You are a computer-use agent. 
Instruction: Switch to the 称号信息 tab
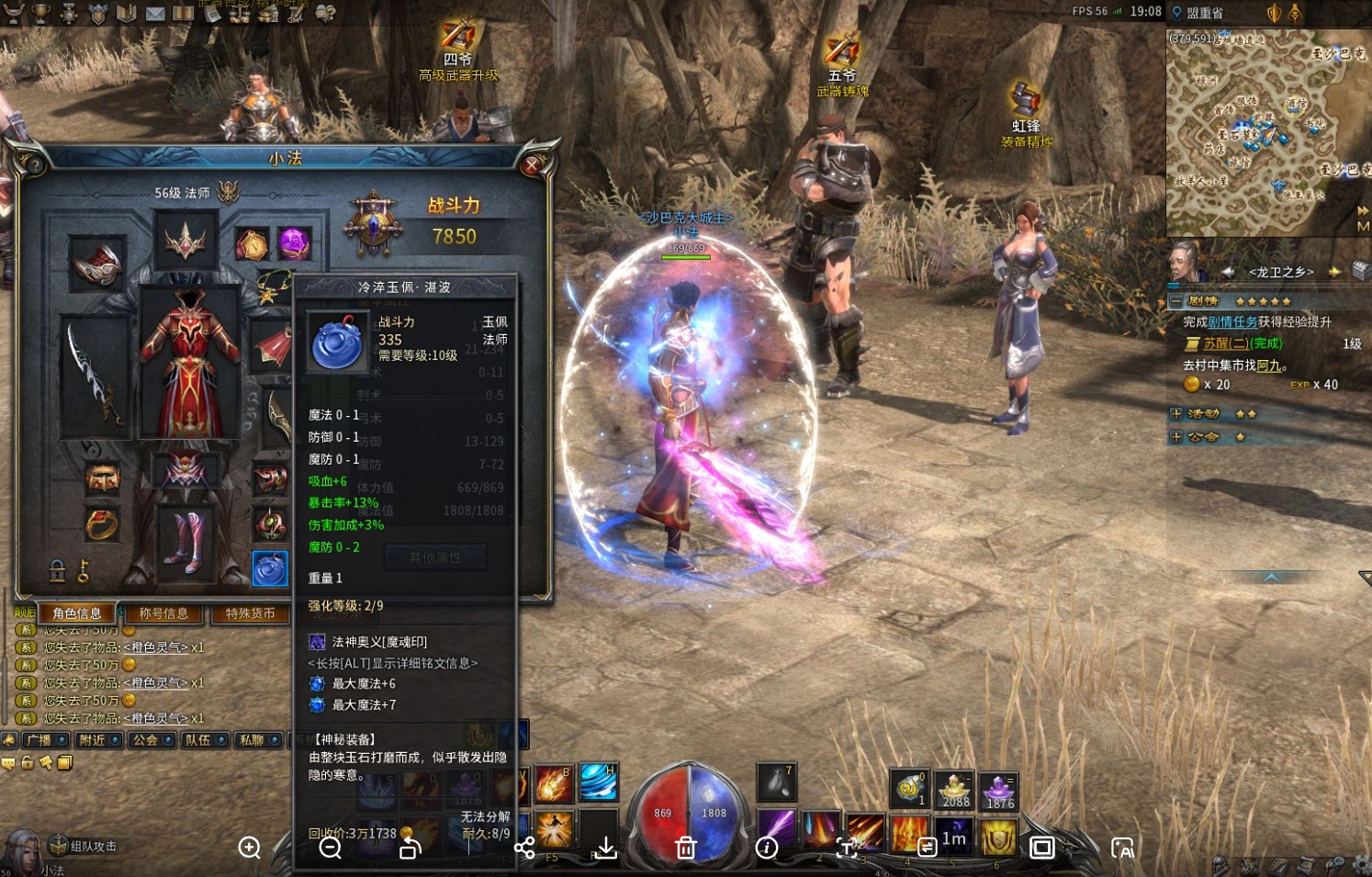pyautogui.click(x=163, y=613)
